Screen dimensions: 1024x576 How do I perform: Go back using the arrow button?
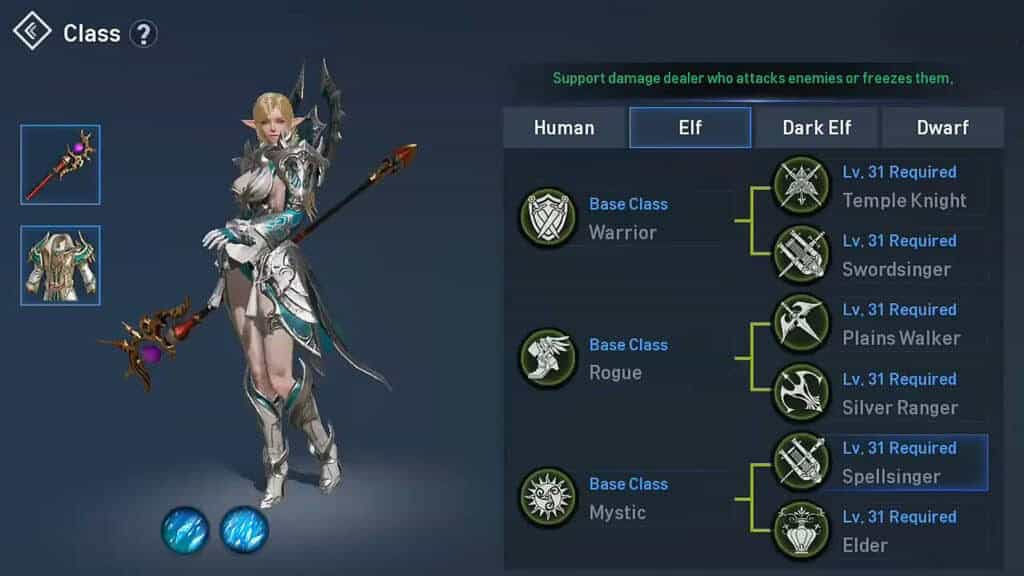32,32
